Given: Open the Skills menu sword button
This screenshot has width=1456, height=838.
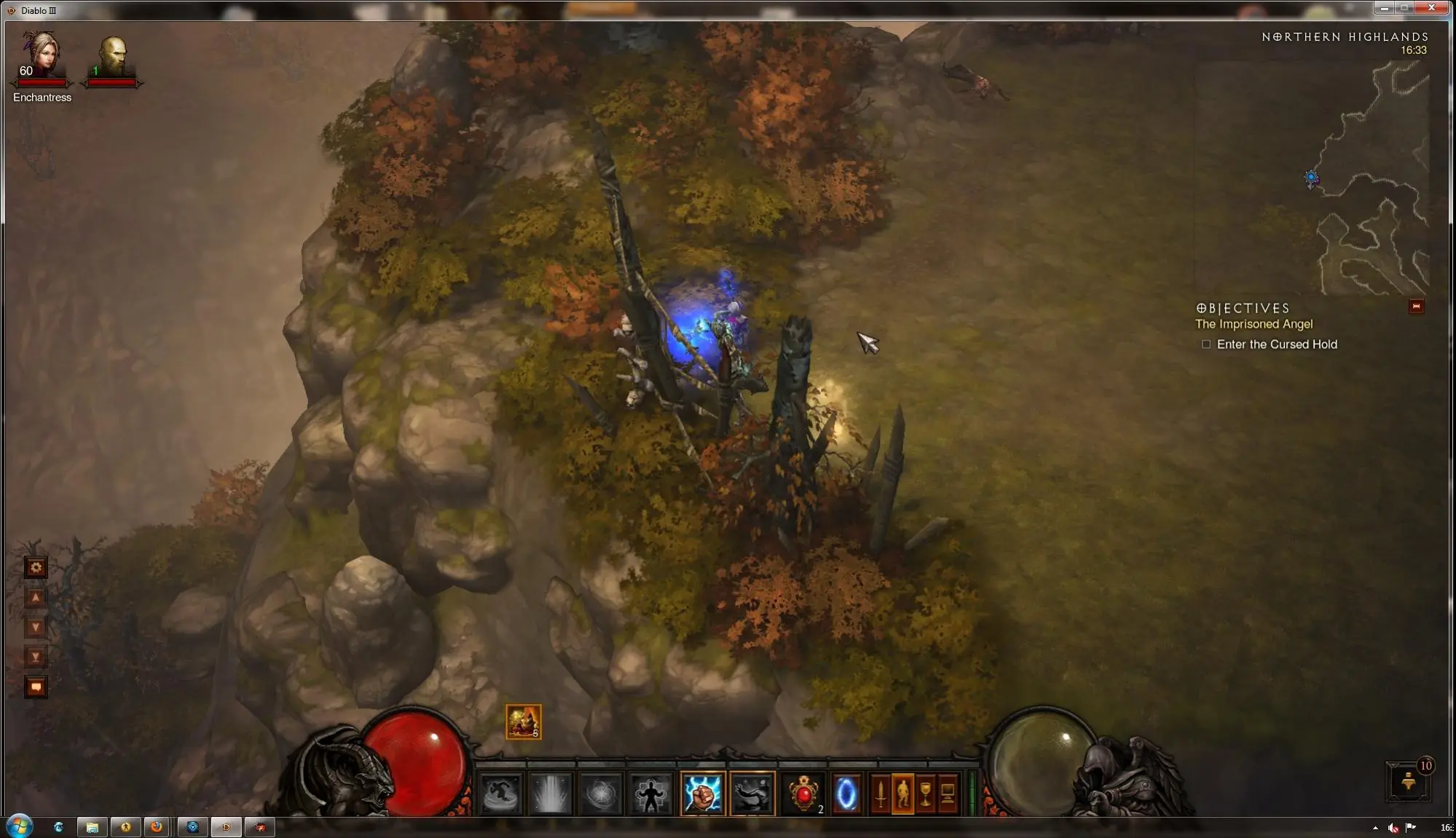Looking at the screenshot, I should tap(881, 794).
